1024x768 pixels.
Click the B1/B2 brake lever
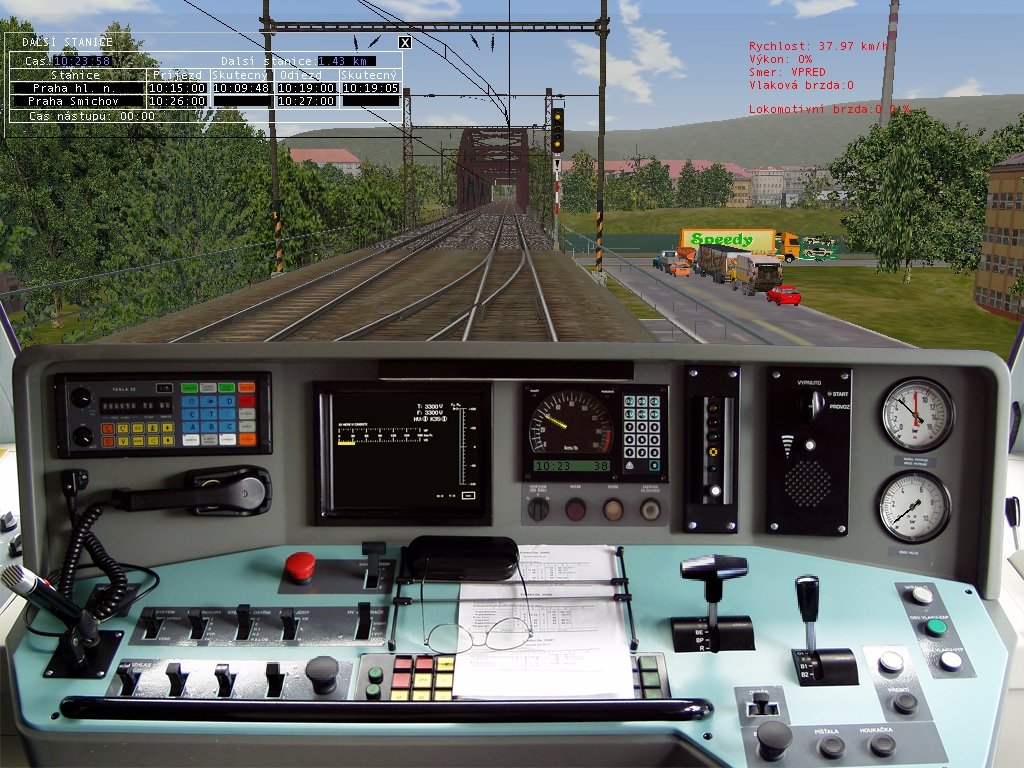[x=807, y=600]
